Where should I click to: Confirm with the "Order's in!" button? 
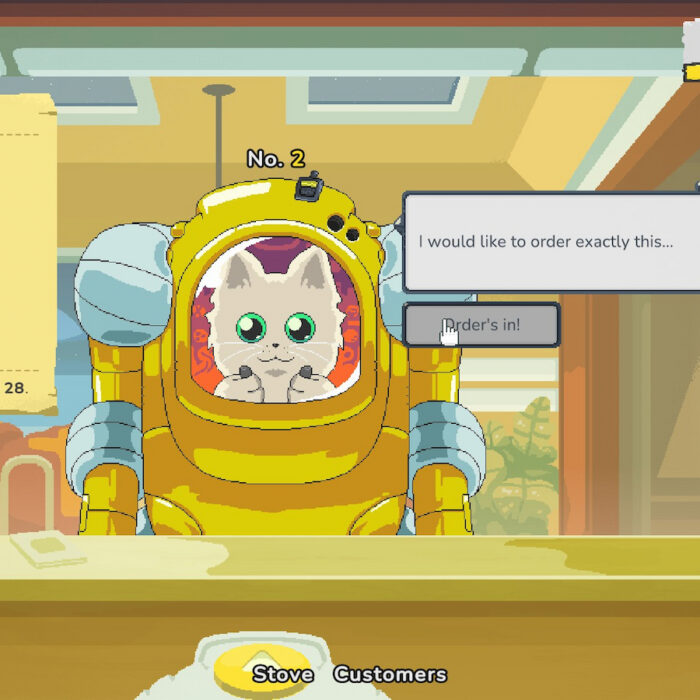pos(482,325)
